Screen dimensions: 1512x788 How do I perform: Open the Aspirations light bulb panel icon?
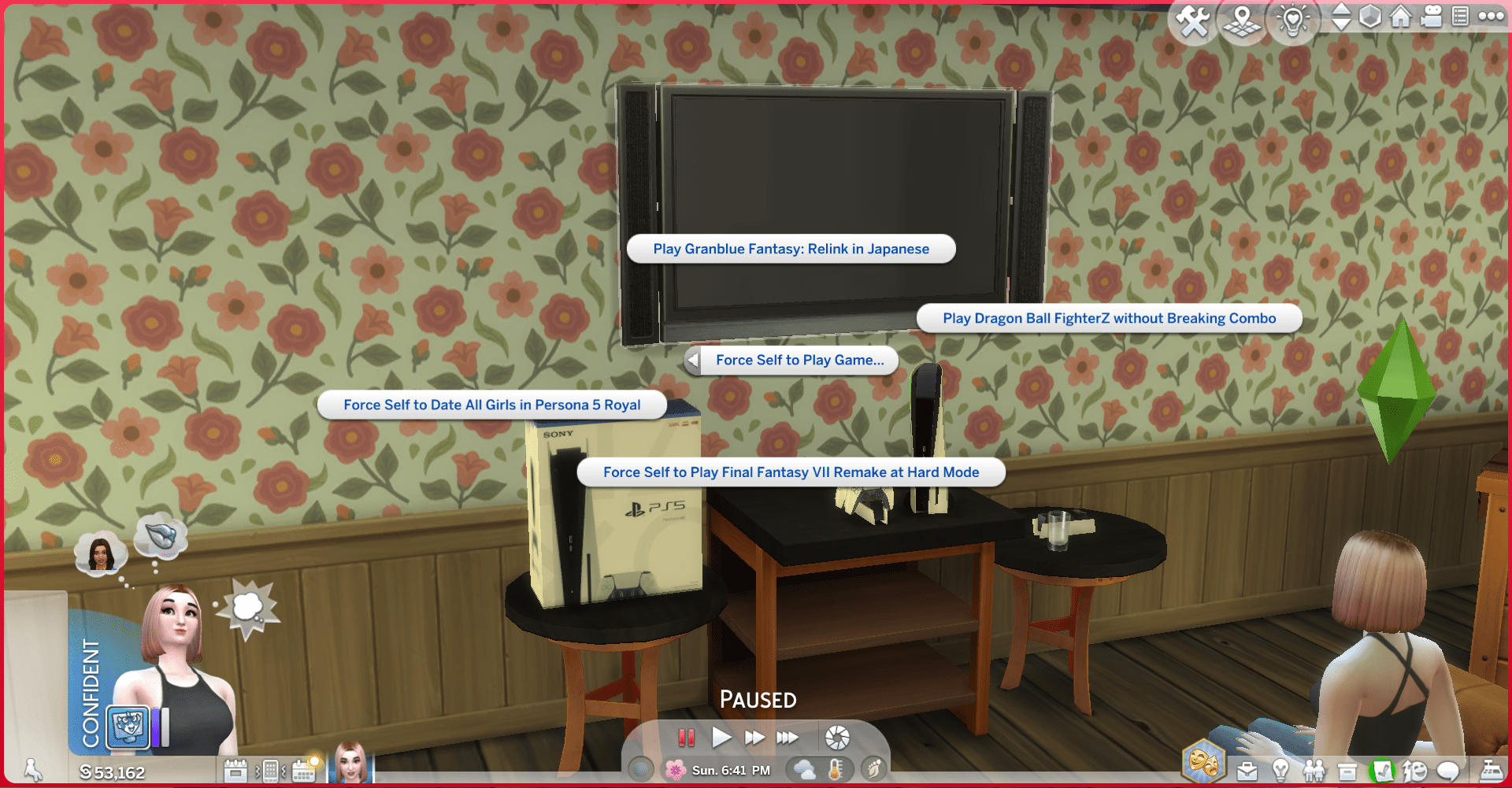[1281, 770]
